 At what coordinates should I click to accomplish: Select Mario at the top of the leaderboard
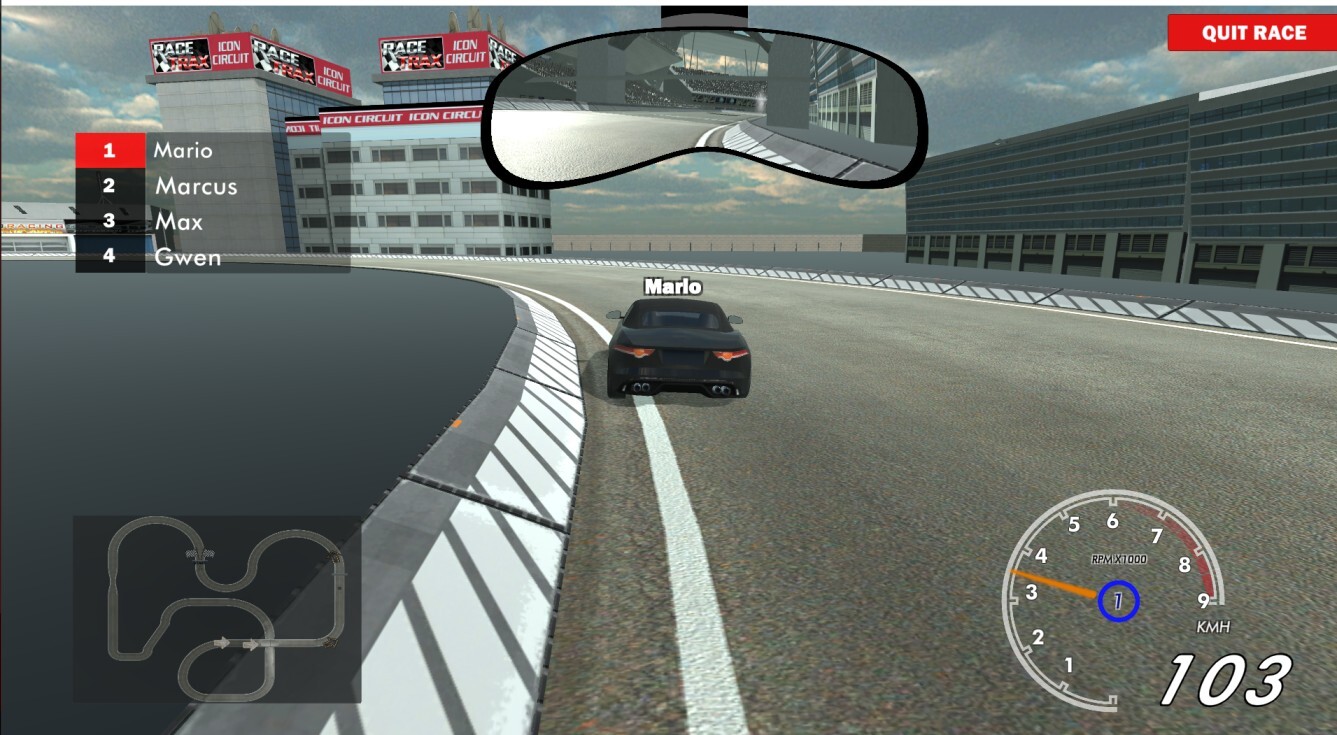181,150
